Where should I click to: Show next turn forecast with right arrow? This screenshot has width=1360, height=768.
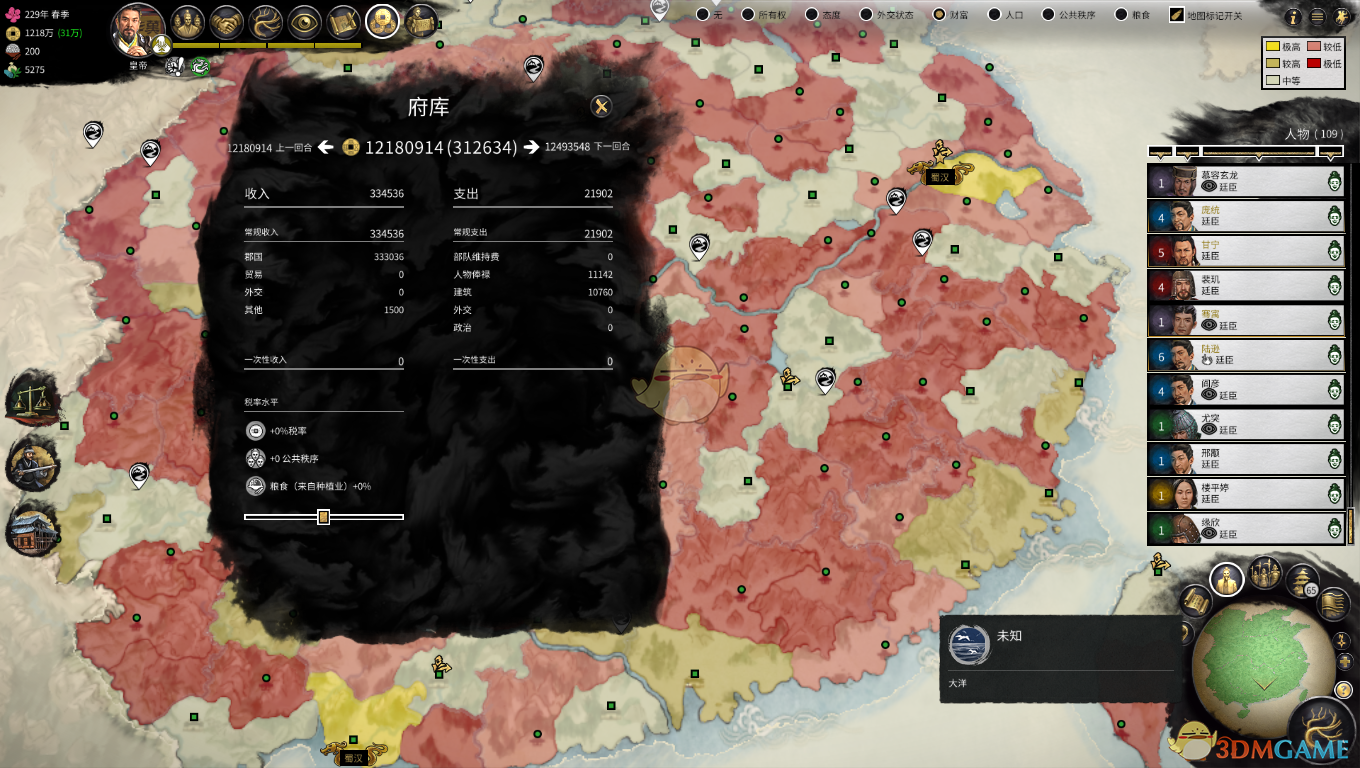click(532, 148)
